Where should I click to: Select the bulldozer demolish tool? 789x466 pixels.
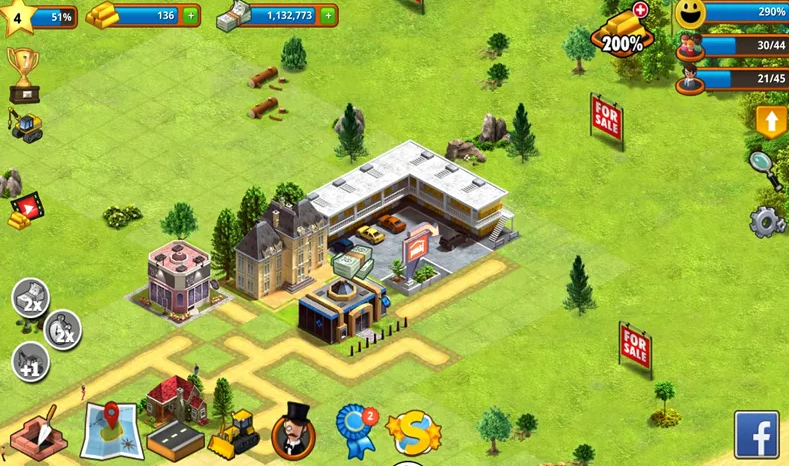coord(235,434)
